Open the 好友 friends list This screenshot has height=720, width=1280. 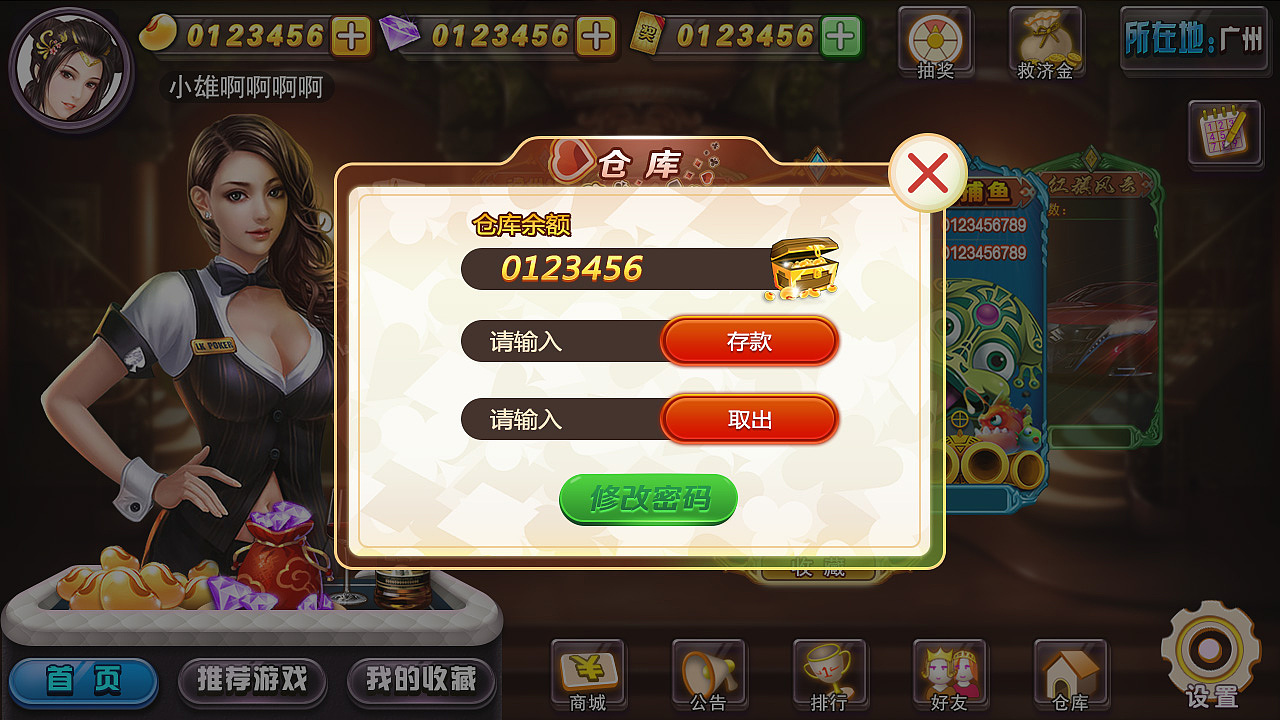948,670
